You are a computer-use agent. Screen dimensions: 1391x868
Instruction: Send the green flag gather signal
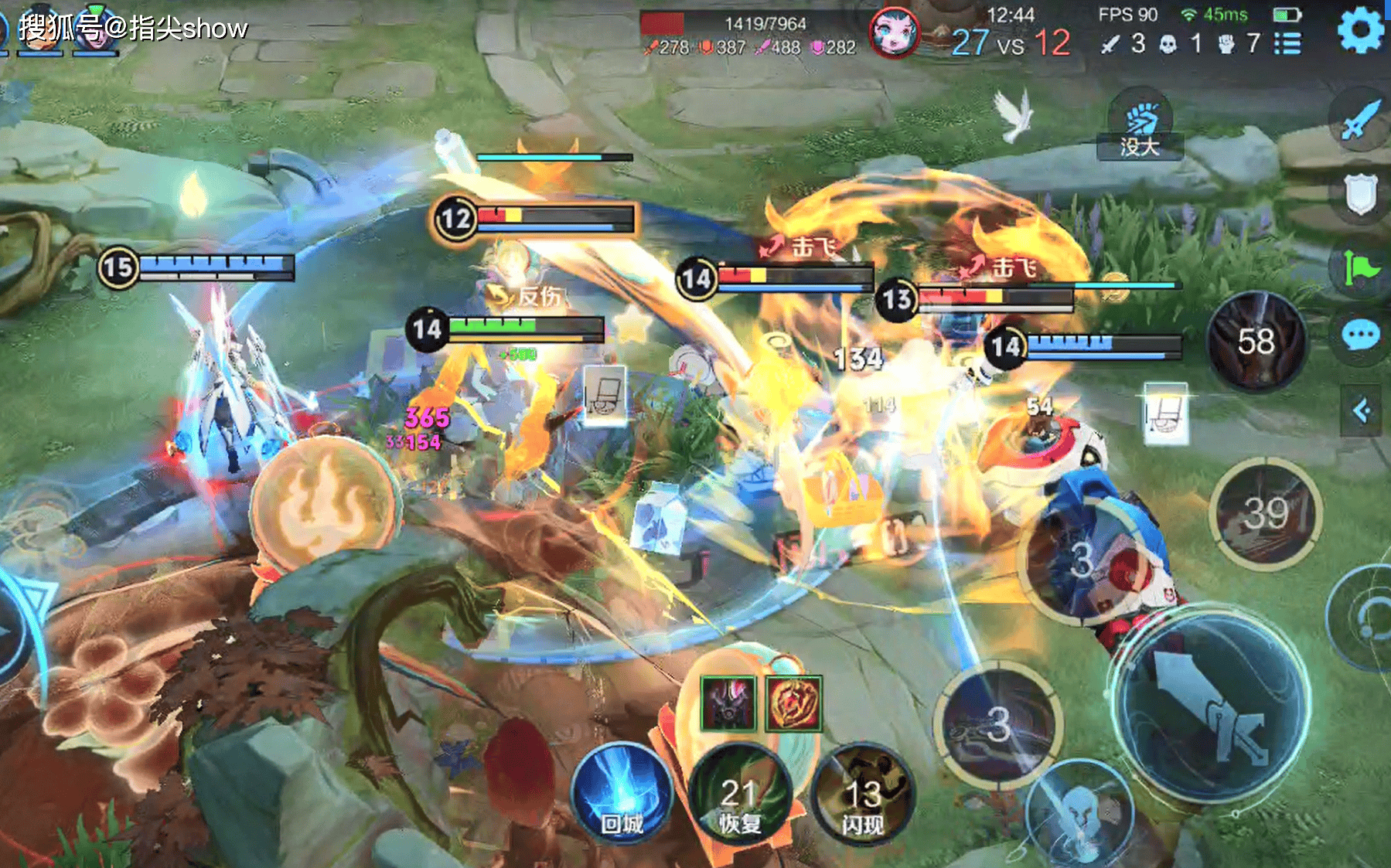[1360, 267]
